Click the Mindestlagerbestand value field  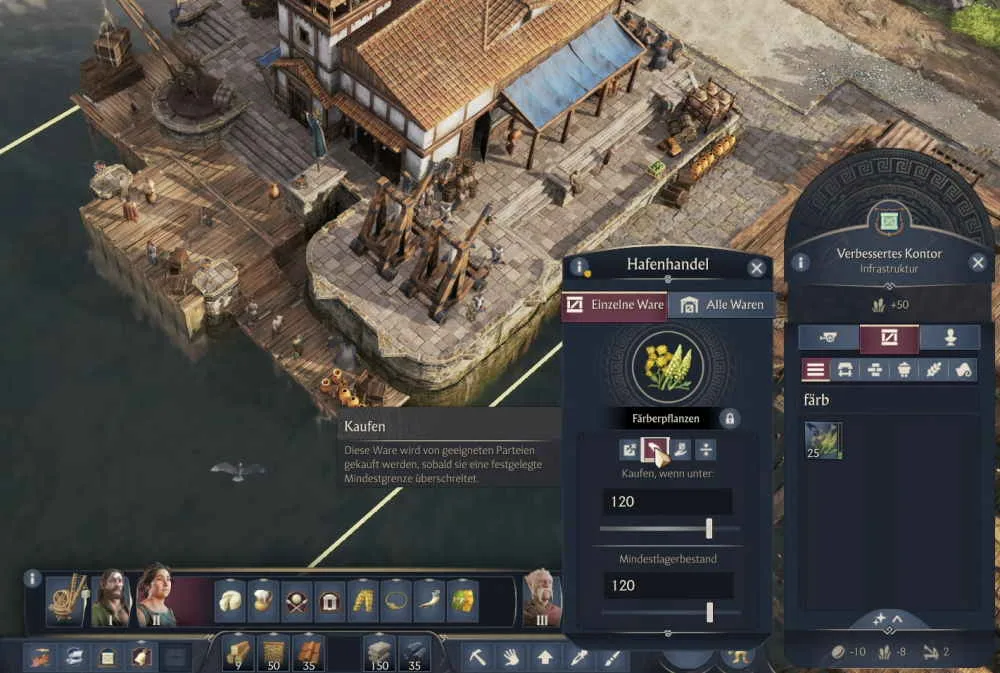point(667,585)
